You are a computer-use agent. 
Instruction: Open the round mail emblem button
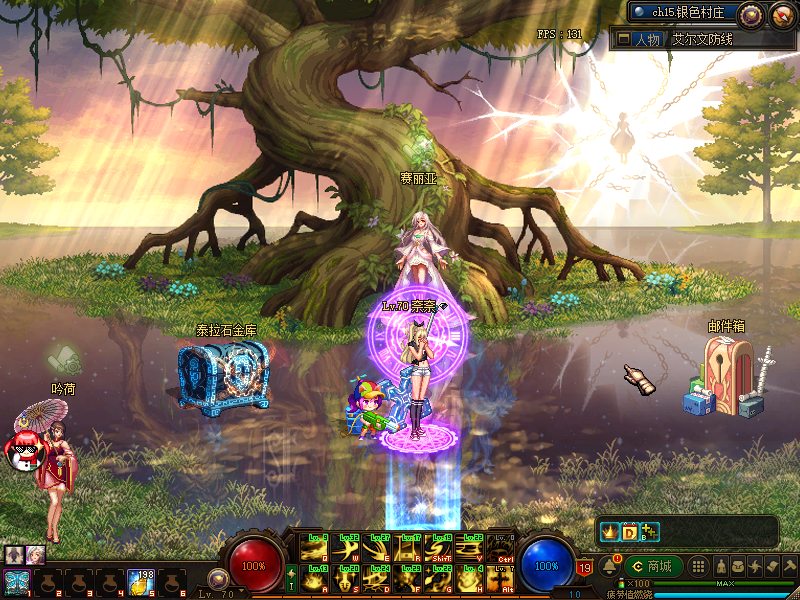tap(781, 14)
